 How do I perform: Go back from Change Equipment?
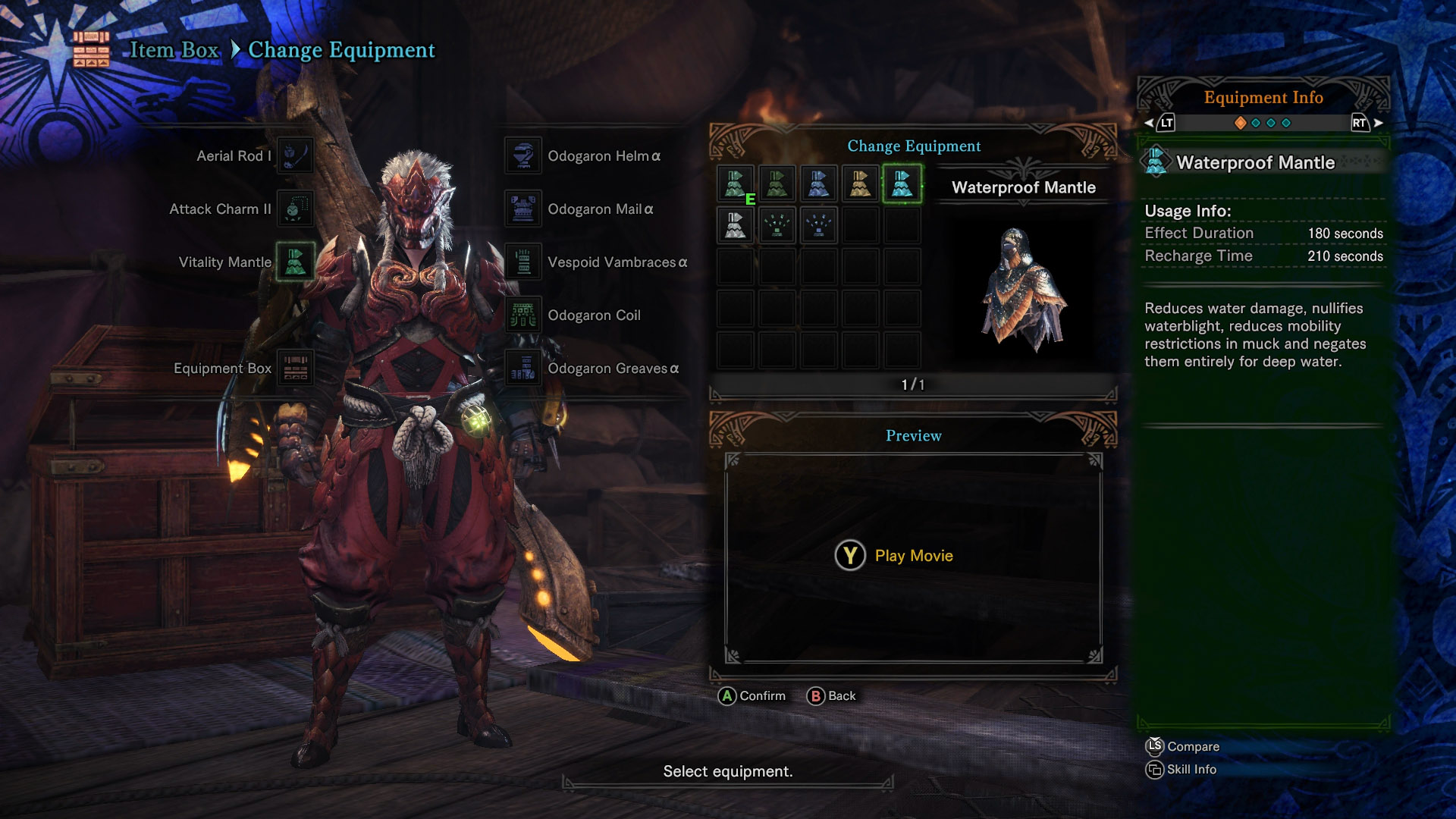click(832, 696)
